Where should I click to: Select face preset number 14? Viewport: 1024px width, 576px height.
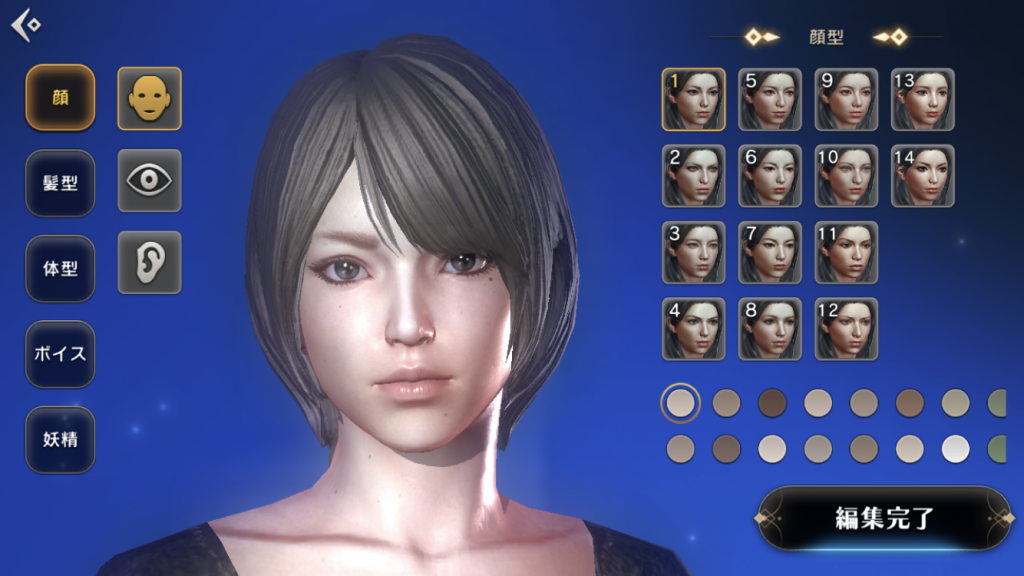(x=923, y=176)
